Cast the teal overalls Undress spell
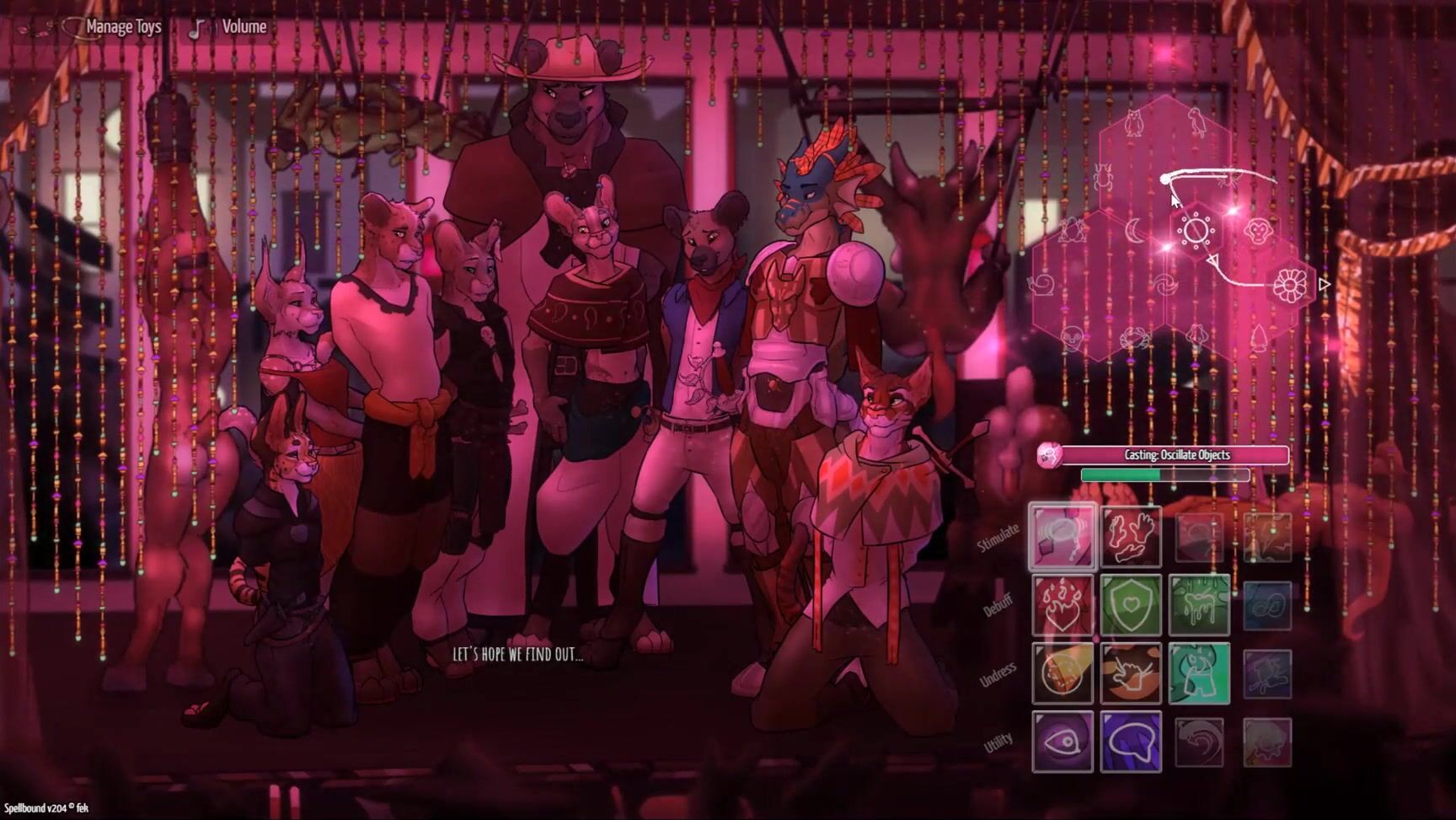This screenshot has height=820, width=1456. coord(1199,673)
